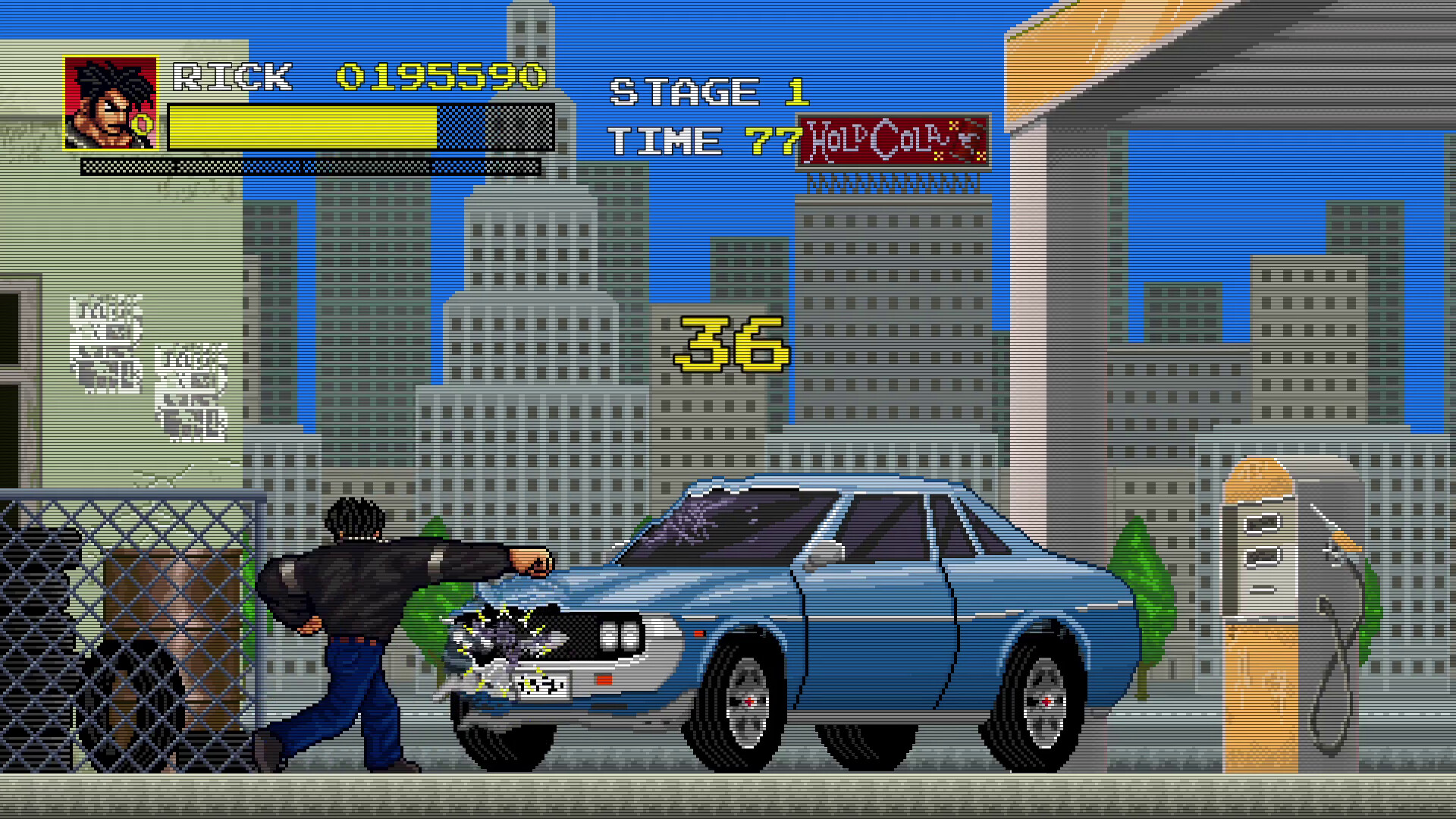This screenshot has width=1456, height=819.
Task: Click the name RICK in the HUD
Action: [231, 76]
